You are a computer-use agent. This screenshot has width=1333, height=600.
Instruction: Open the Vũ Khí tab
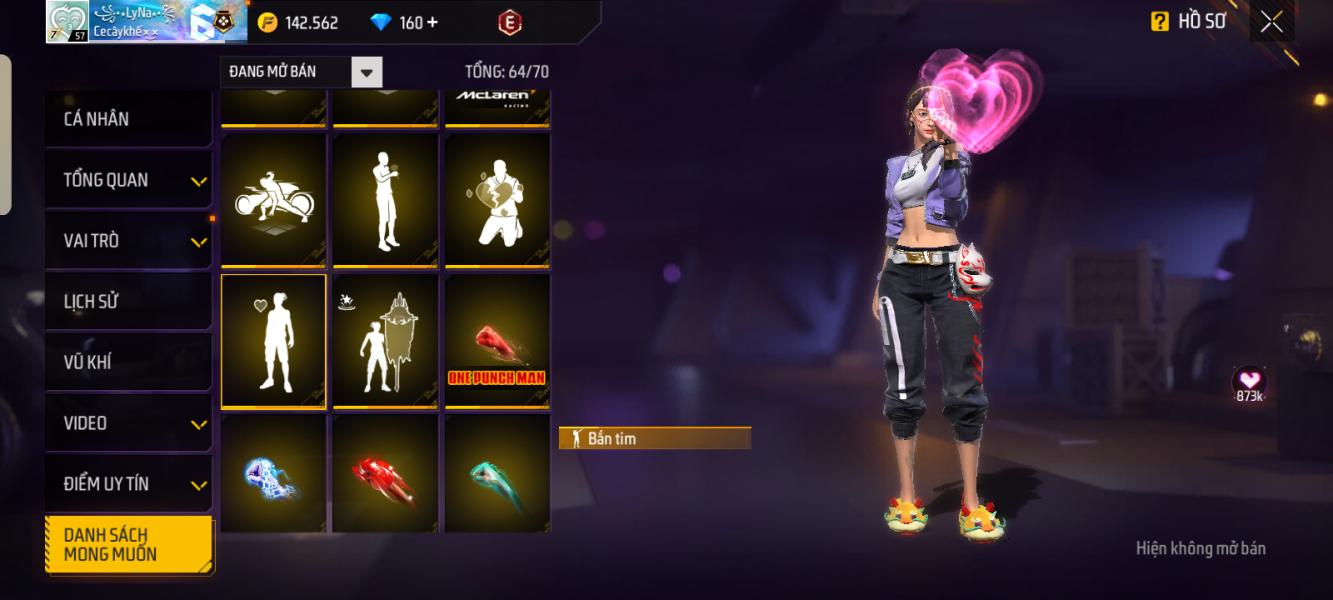point(127,362)
